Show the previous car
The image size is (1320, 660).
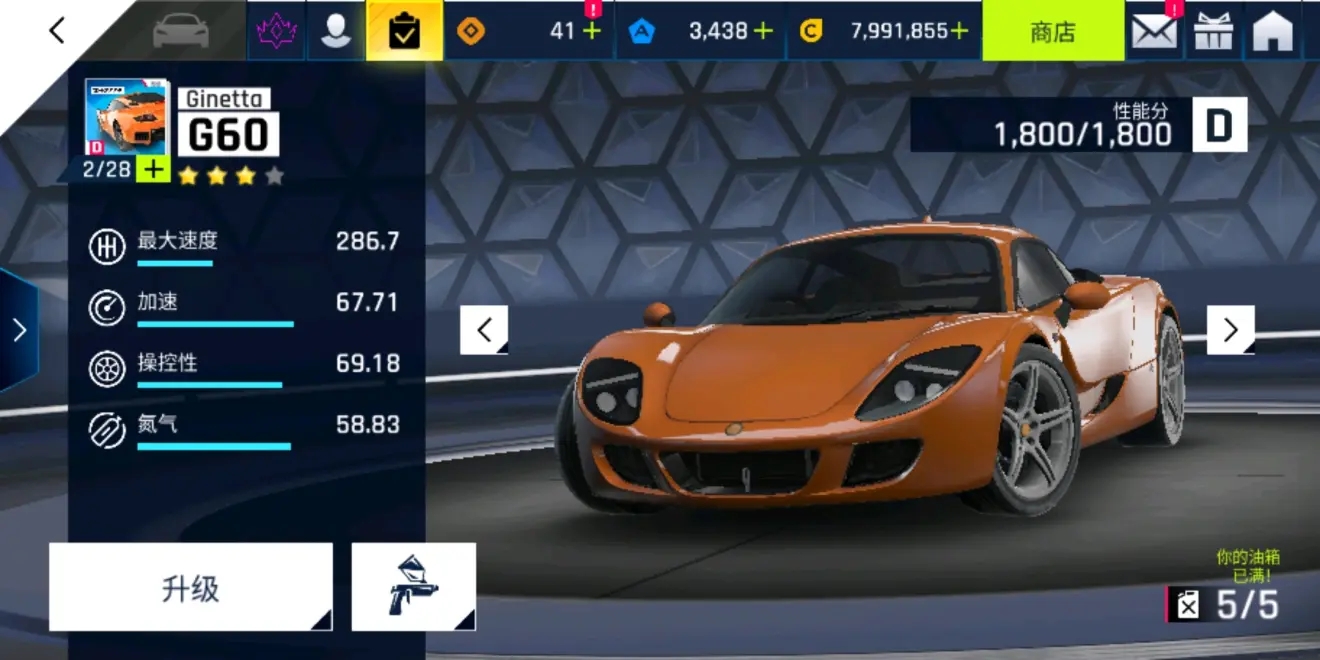484,330
